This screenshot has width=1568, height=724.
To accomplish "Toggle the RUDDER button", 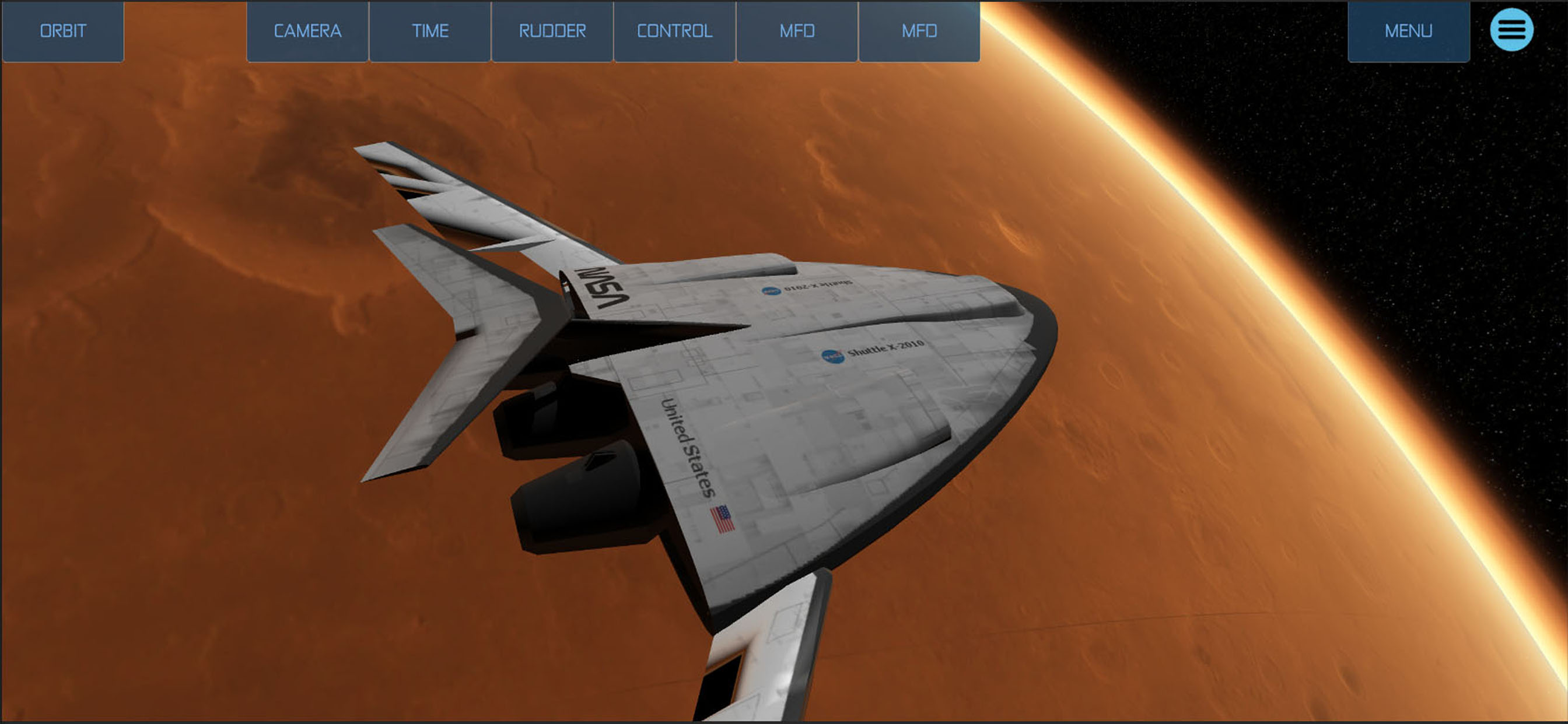I will (x=552, y=31).
